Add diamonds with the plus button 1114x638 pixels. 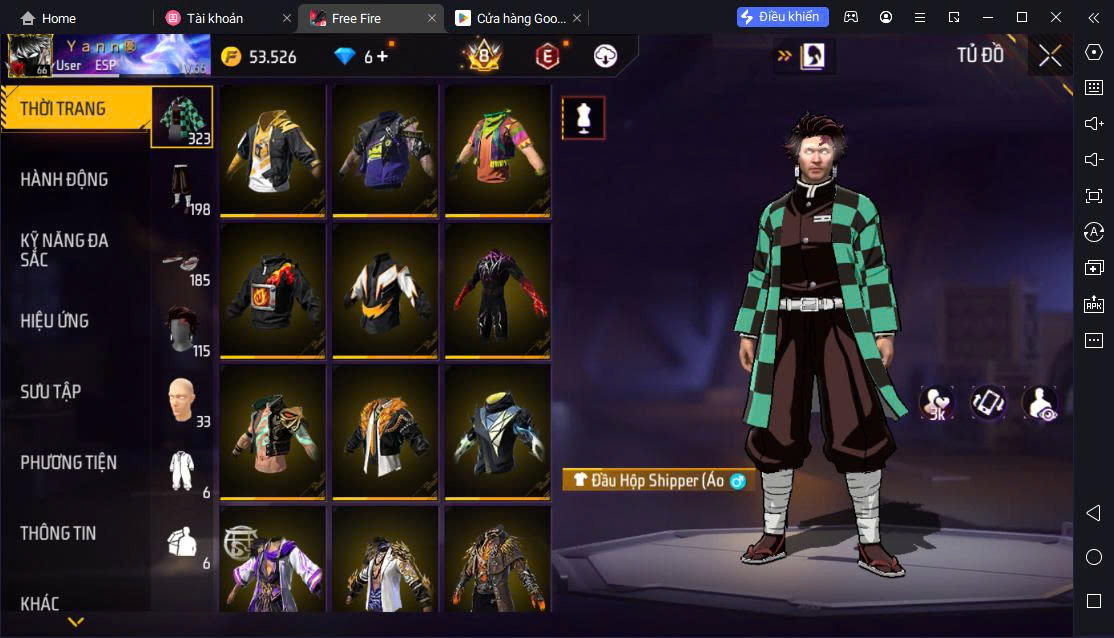(382, 56)
